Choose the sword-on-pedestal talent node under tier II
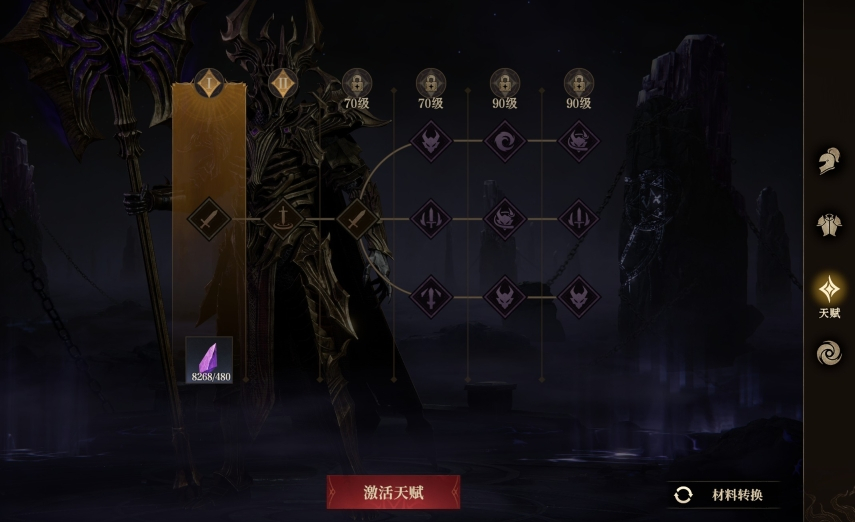The image size is (855, 522). (x=283, y=217)
